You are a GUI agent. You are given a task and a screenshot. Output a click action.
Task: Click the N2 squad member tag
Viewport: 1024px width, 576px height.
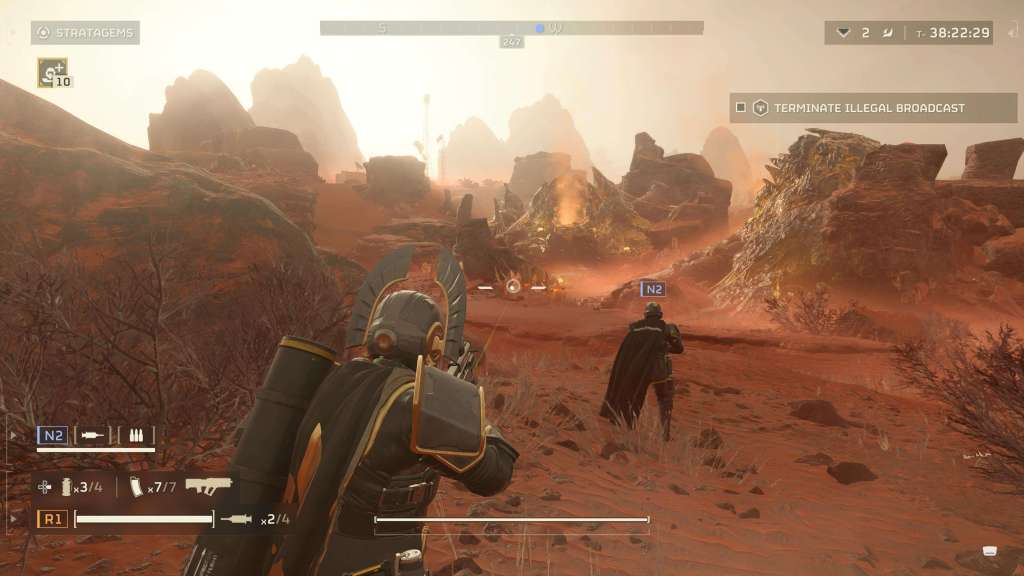tap(53, 435)
